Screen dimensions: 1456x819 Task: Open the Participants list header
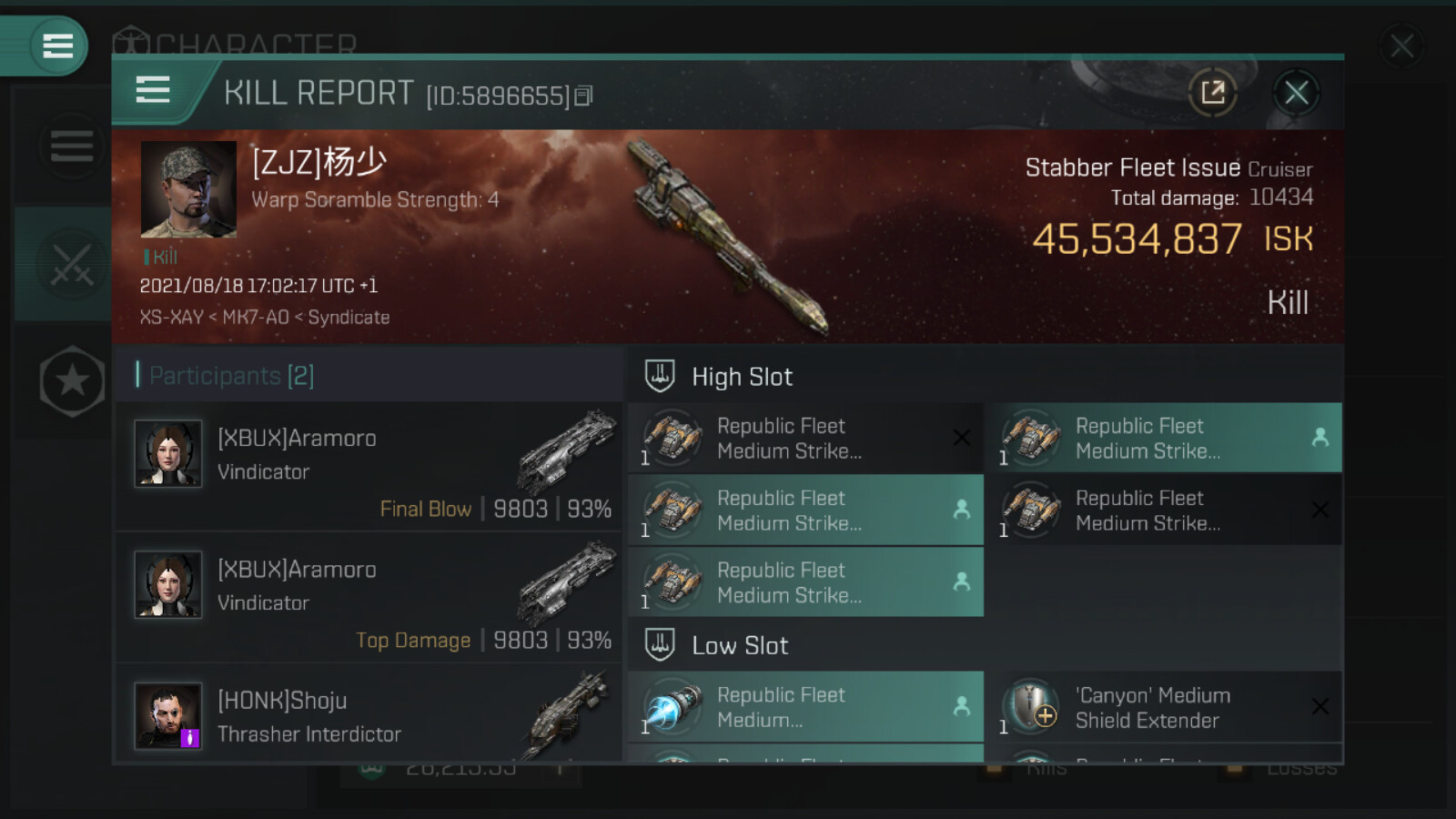click(x=231, y=376)
